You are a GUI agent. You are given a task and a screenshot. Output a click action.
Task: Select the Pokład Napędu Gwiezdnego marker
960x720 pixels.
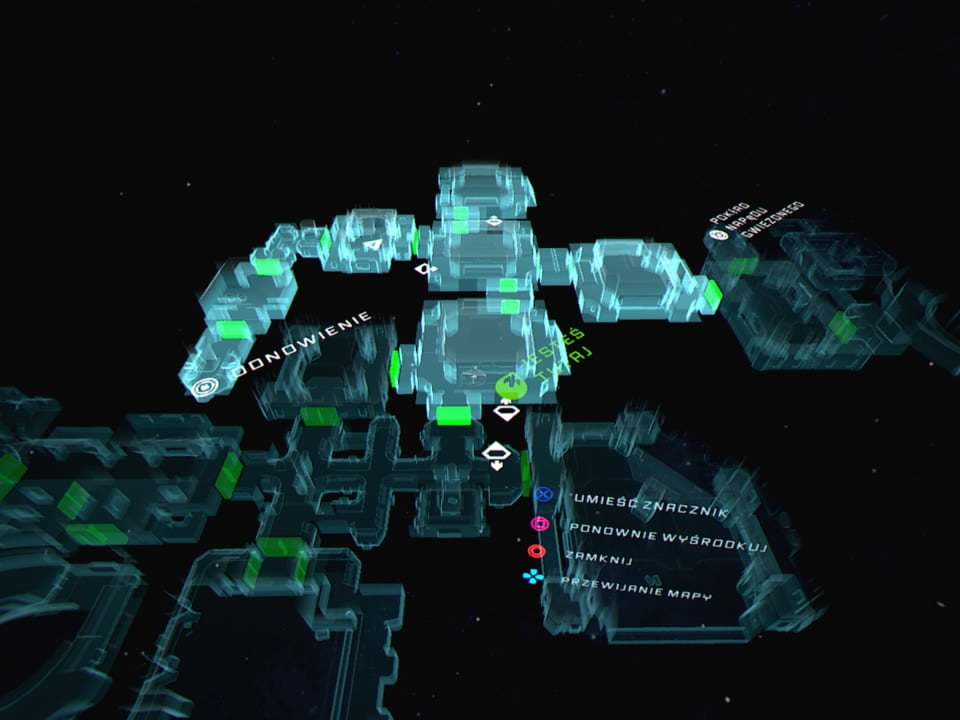717,236
